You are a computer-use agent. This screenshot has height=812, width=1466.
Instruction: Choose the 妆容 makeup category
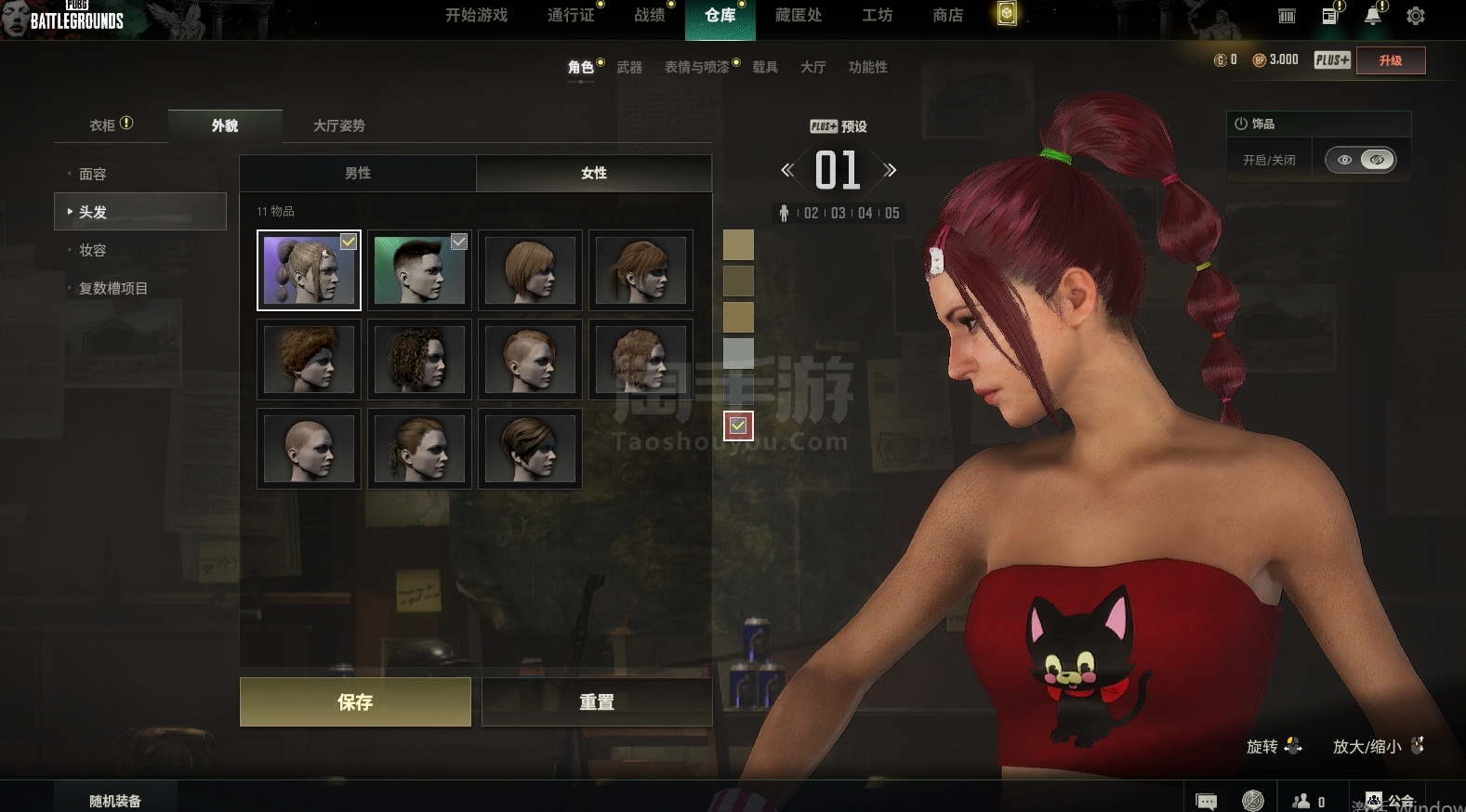pyautogui.click(x=93, y=250)
